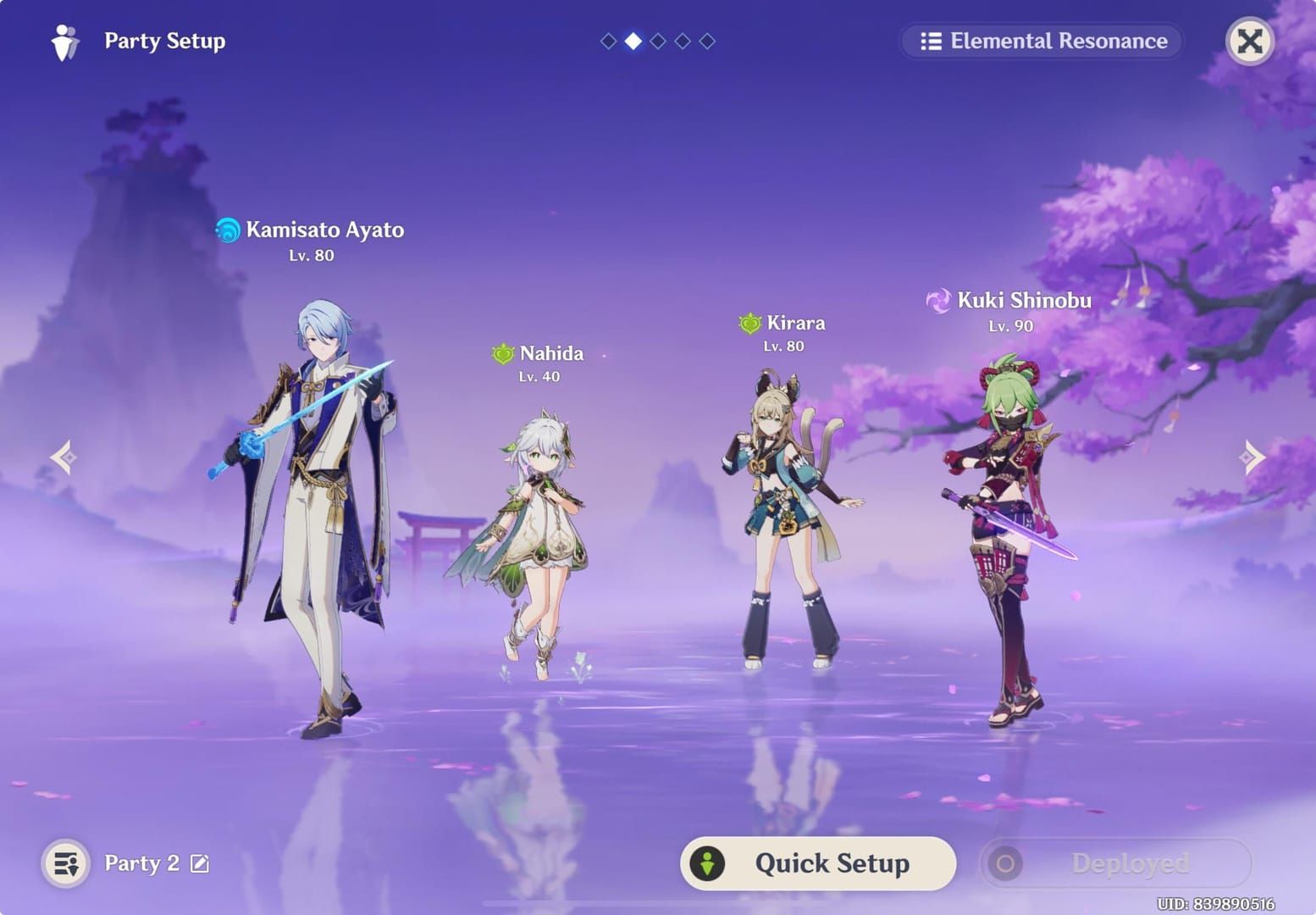
Task: Pick Kuki Shinobu's party slot
Action: pyautogui.click(x=1008, y=534)
